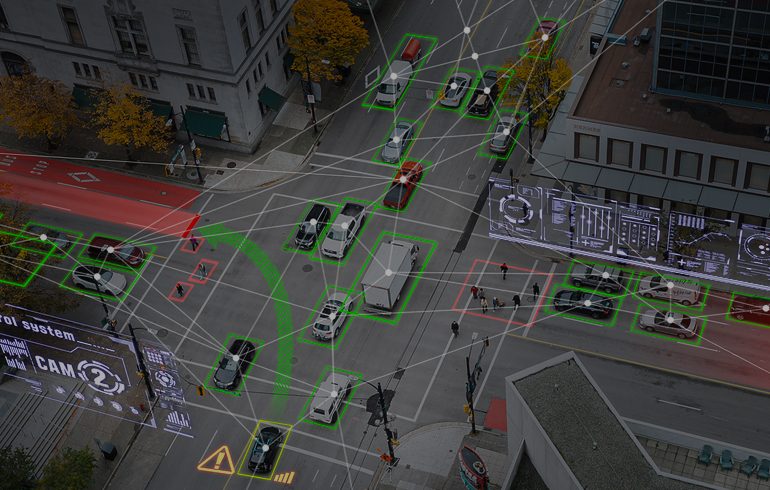Select the tracked white box truck
The width and height of the screenshot is (770, 490).
click(x=389, y=273)
